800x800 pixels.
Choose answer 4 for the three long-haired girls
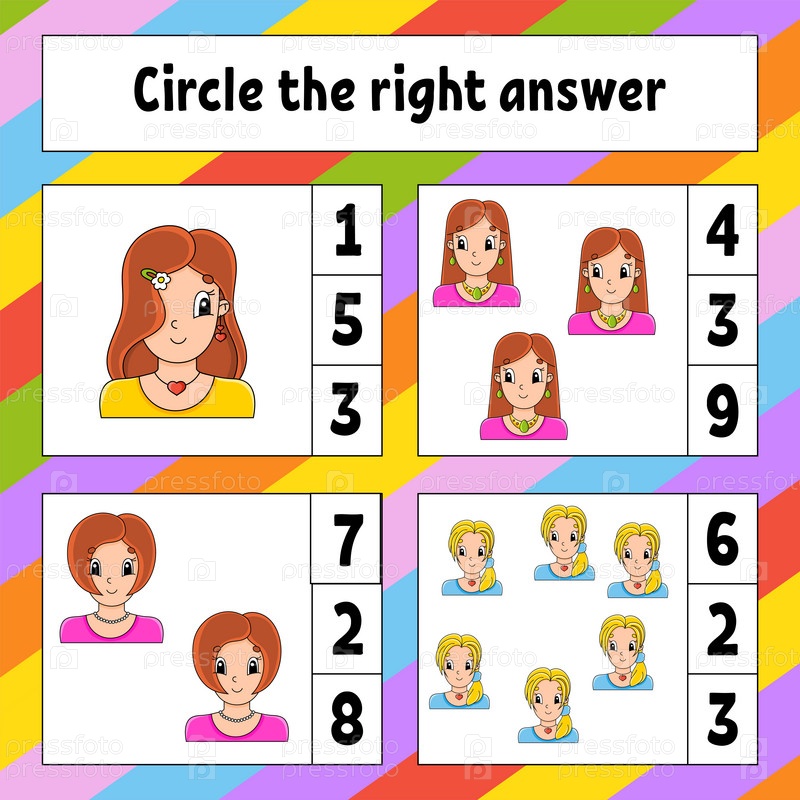[x=722, y=232]
